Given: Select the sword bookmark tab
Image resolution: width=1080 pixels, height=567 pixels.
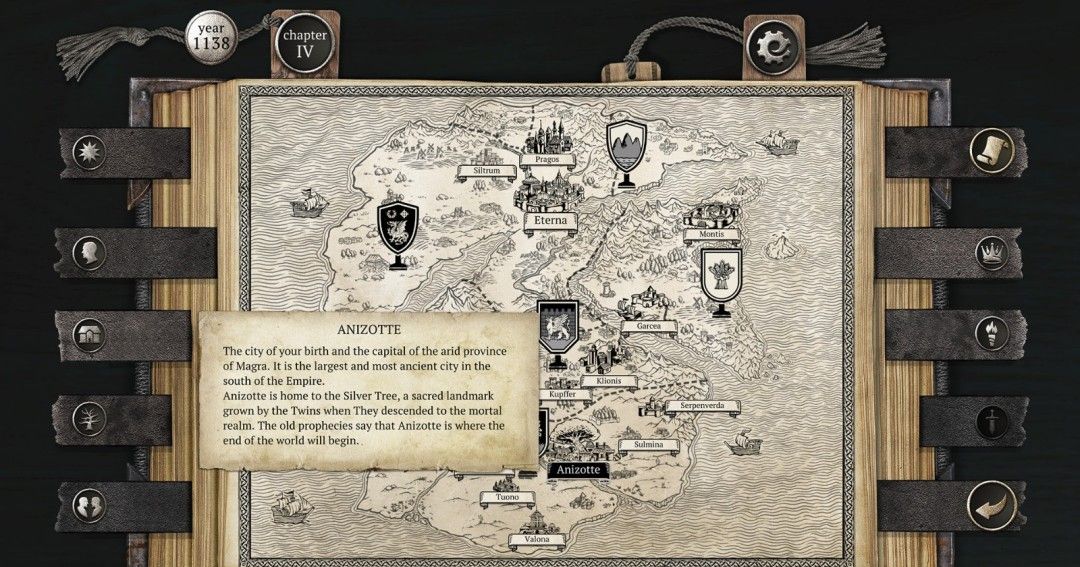Looking at the screenshot, I should pyautogui.click(x=991, y=420).
